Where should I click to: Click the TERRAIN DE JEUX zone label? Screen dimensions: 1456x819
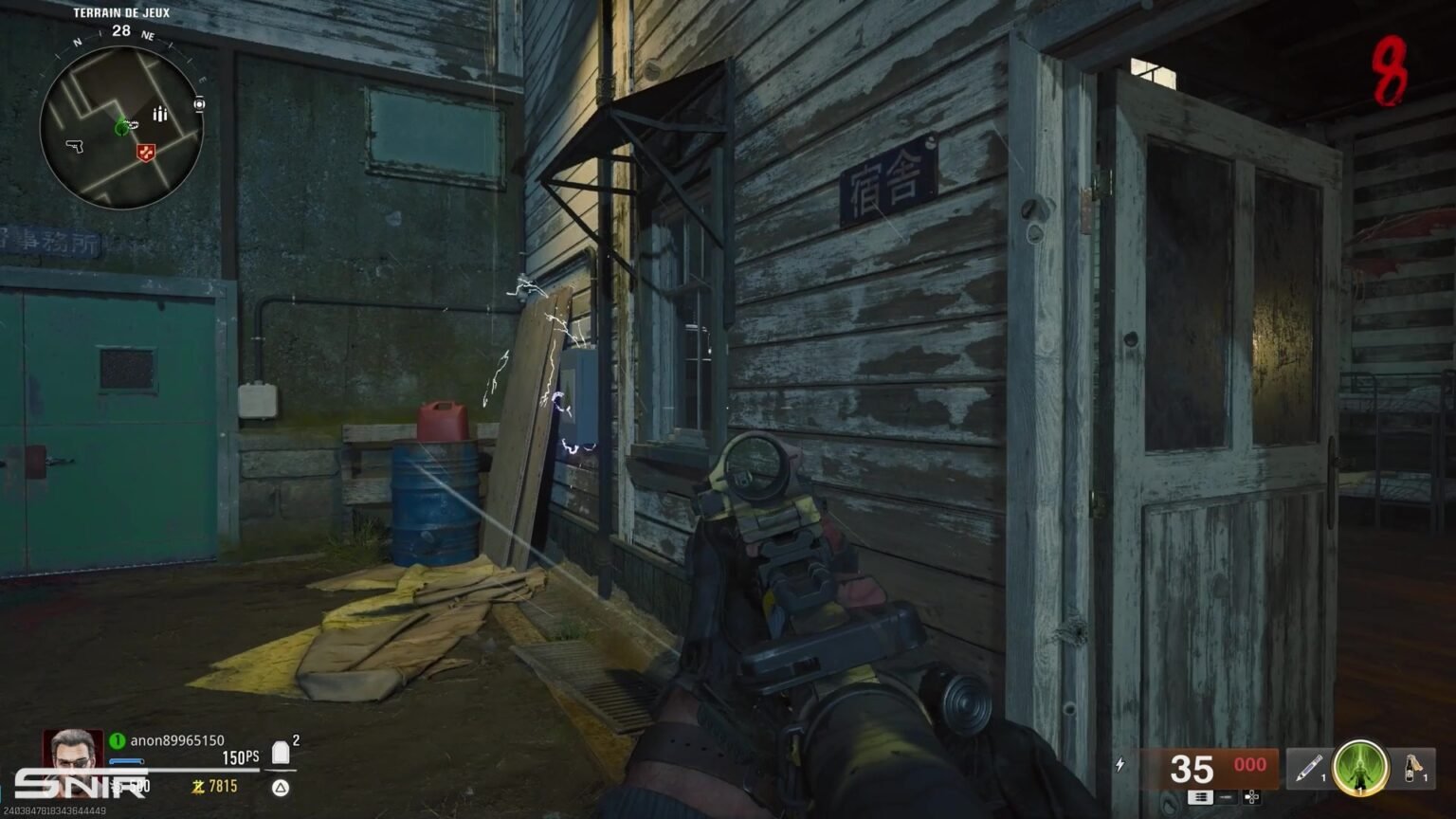[x=119, y=12]
